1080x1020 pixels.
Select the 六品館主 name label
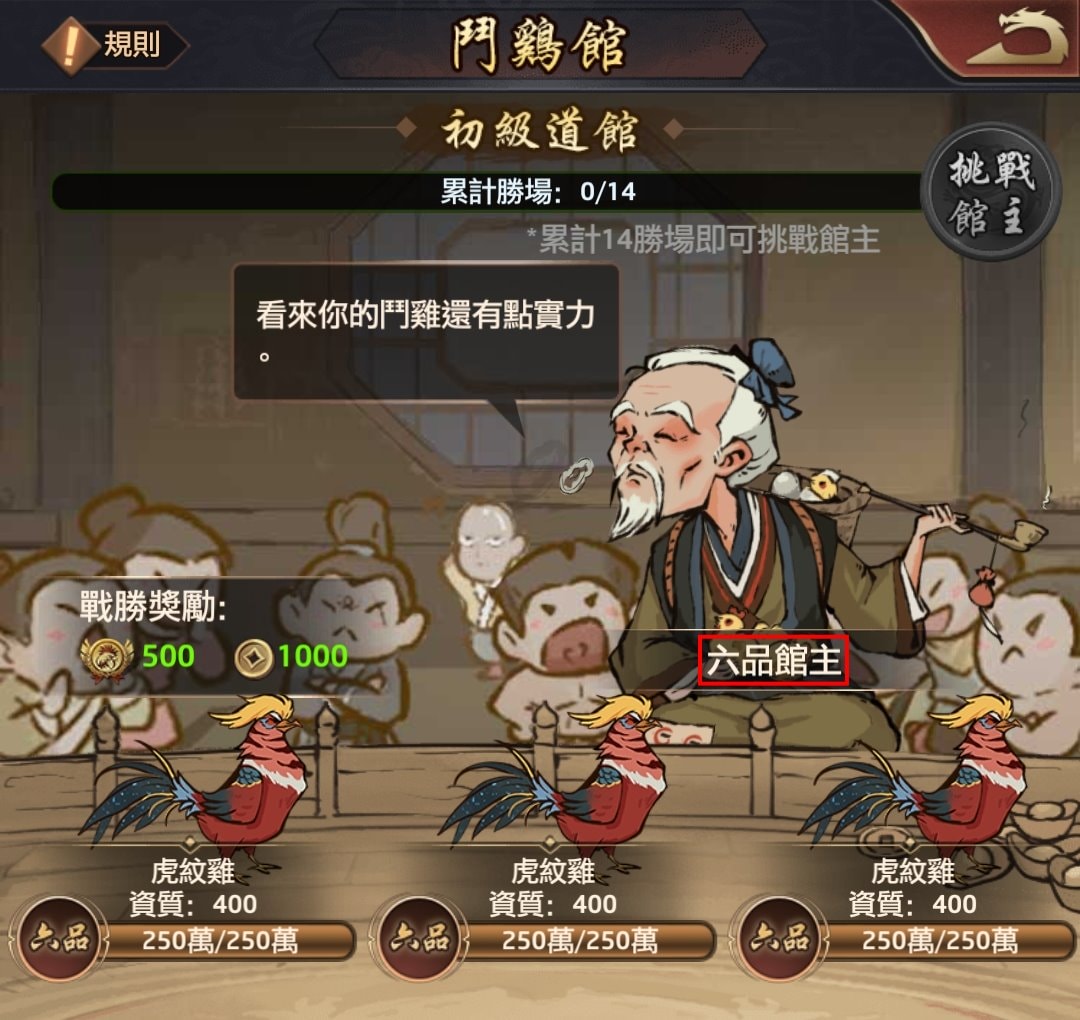tap(773, 661)
